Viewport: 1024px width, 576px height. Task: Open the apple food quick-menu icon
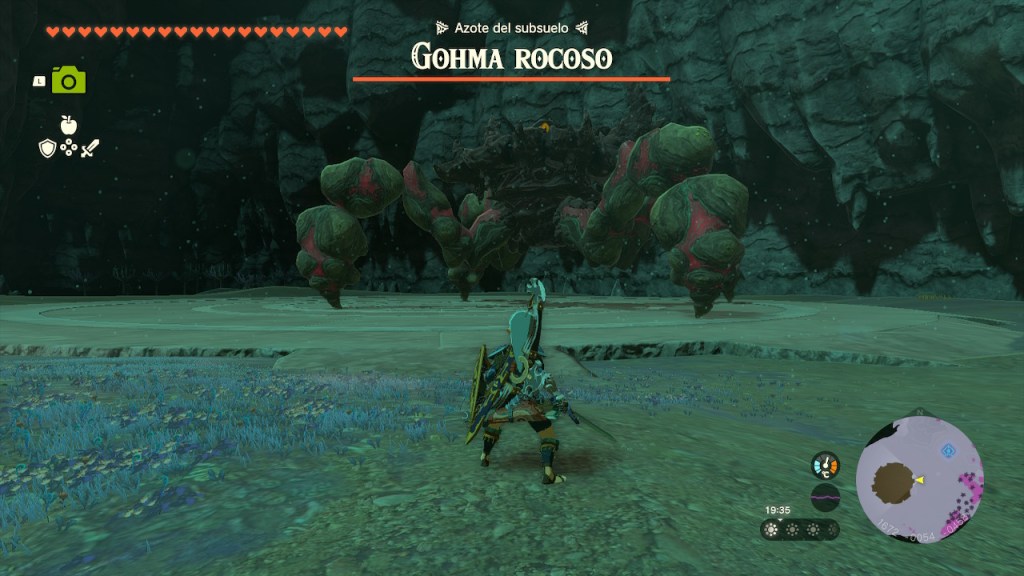click(x=69, y=125)
